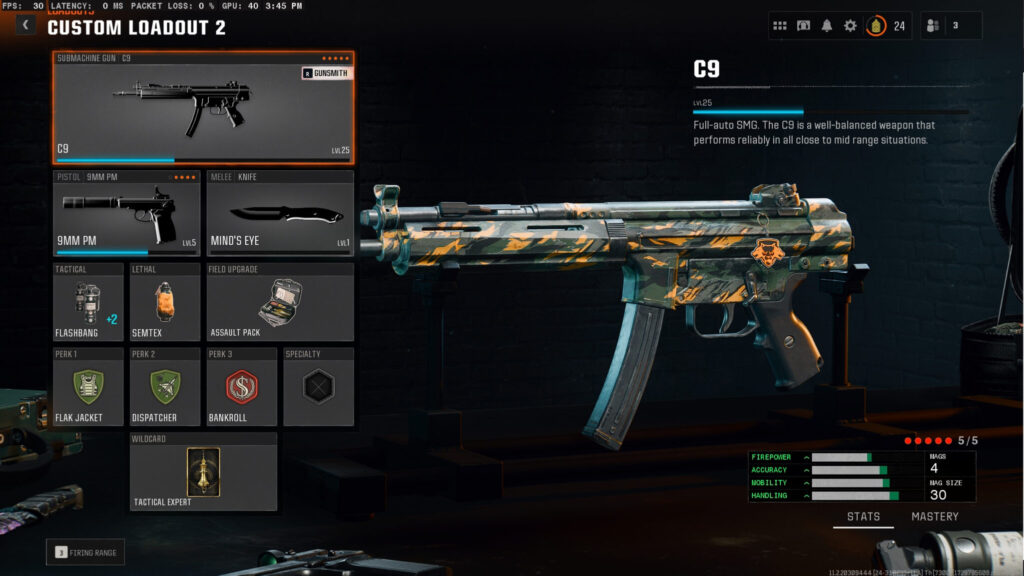The height and width of the screenshot is (576, 1024).
Task: Select the Assault Pack field upgrade
Action: pos(280,302)
